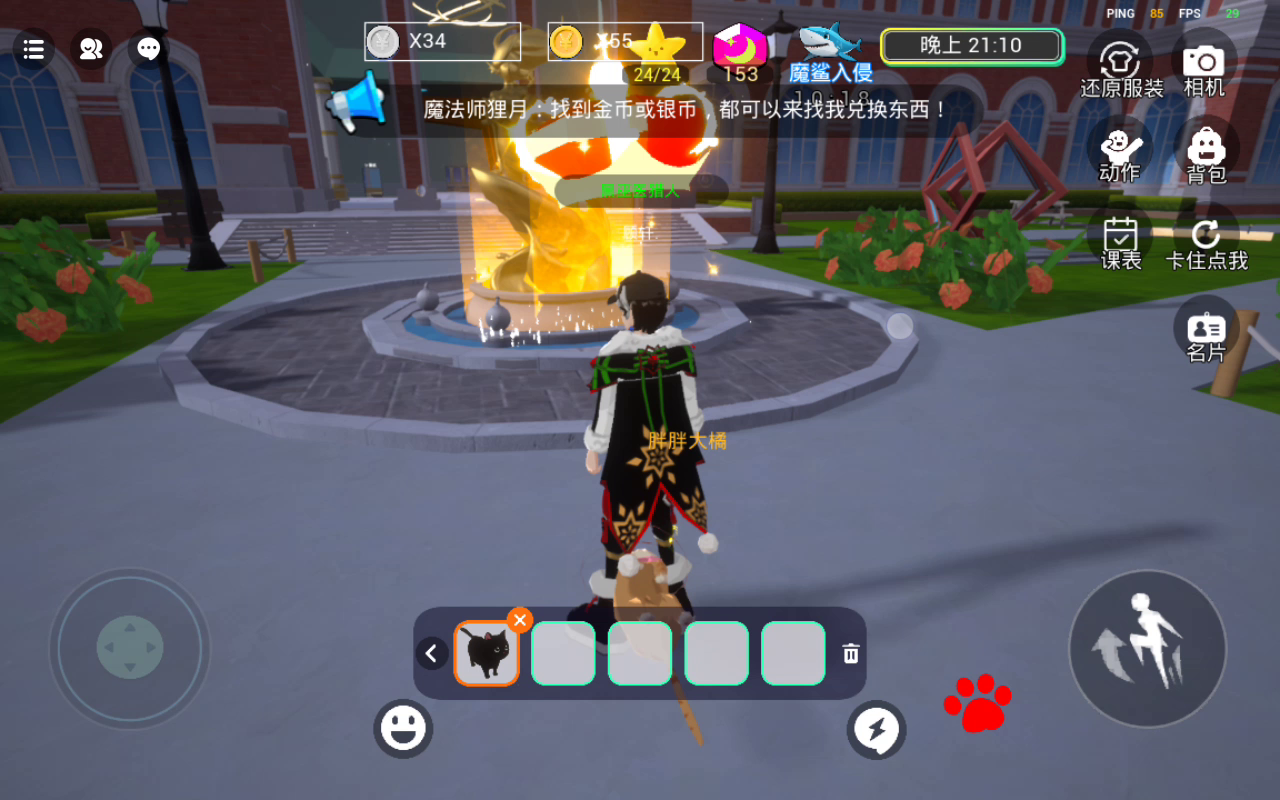Image resolution: width=1280 pixels, height=800 pixels.
Task: Open the 动作 actions menu
Action: click(x=1120, y=151)
